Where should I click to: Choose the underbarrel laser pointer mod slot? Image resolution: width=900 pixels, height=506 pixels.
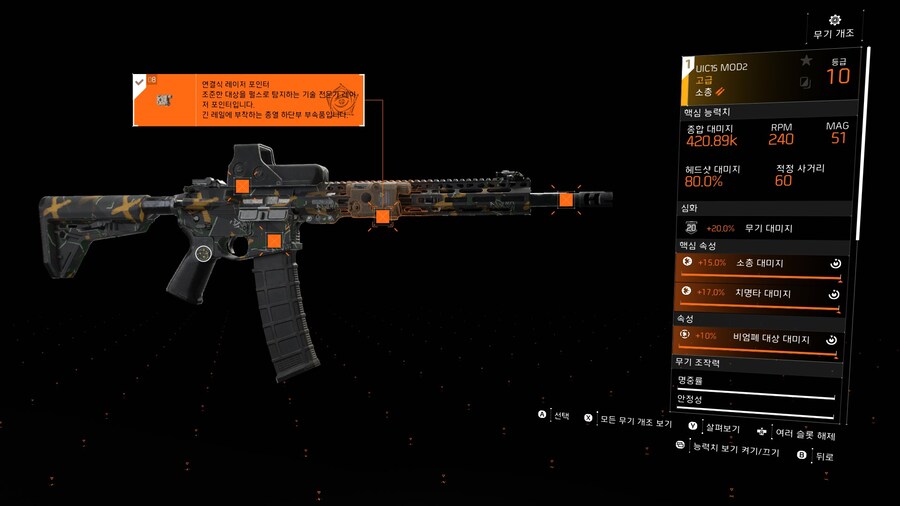click(382, 216)
